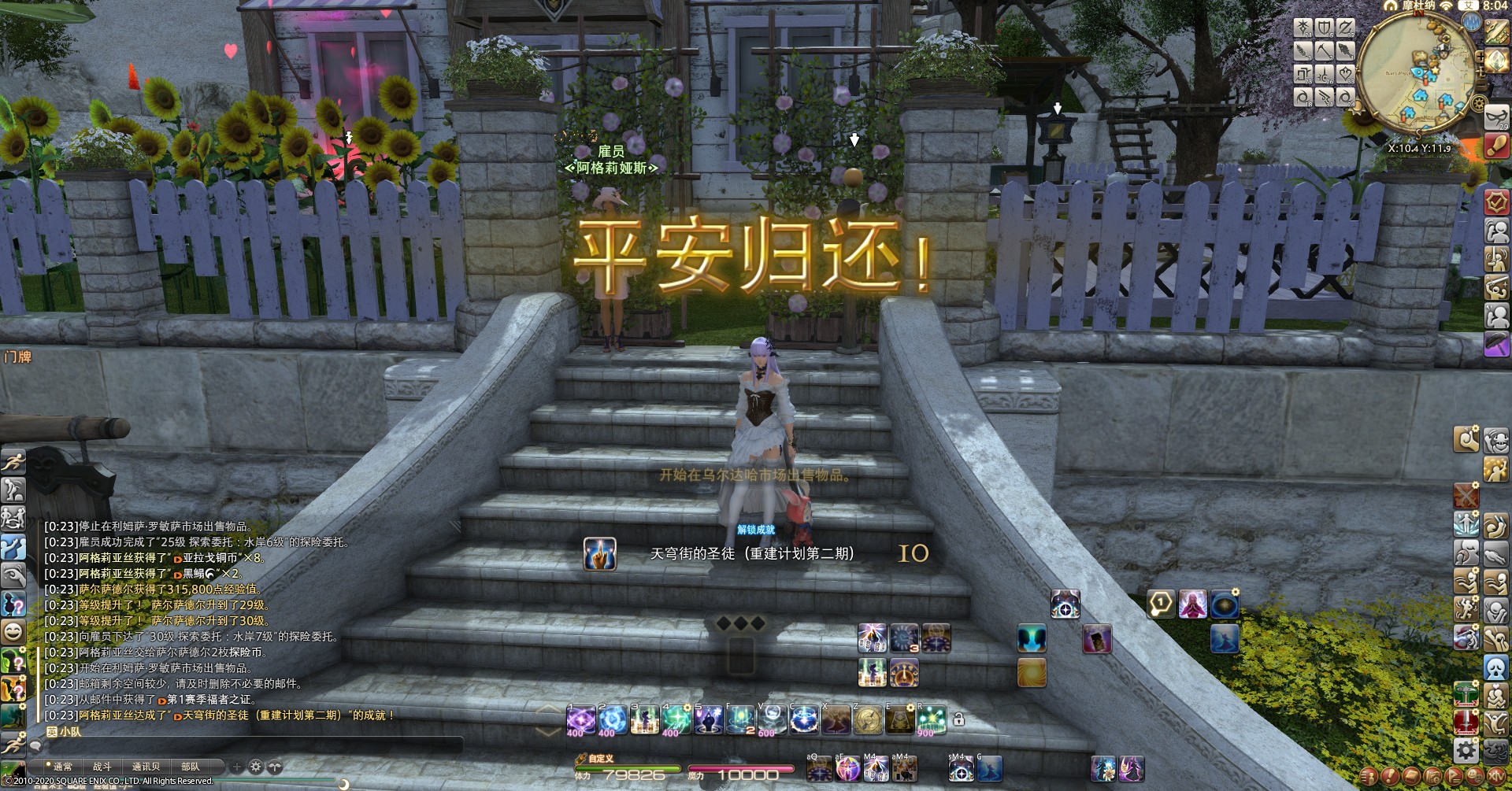This screenshot has width=1512, height=791.
Task: Toggle the hotbar padlock icon
Action: point(958,719)
